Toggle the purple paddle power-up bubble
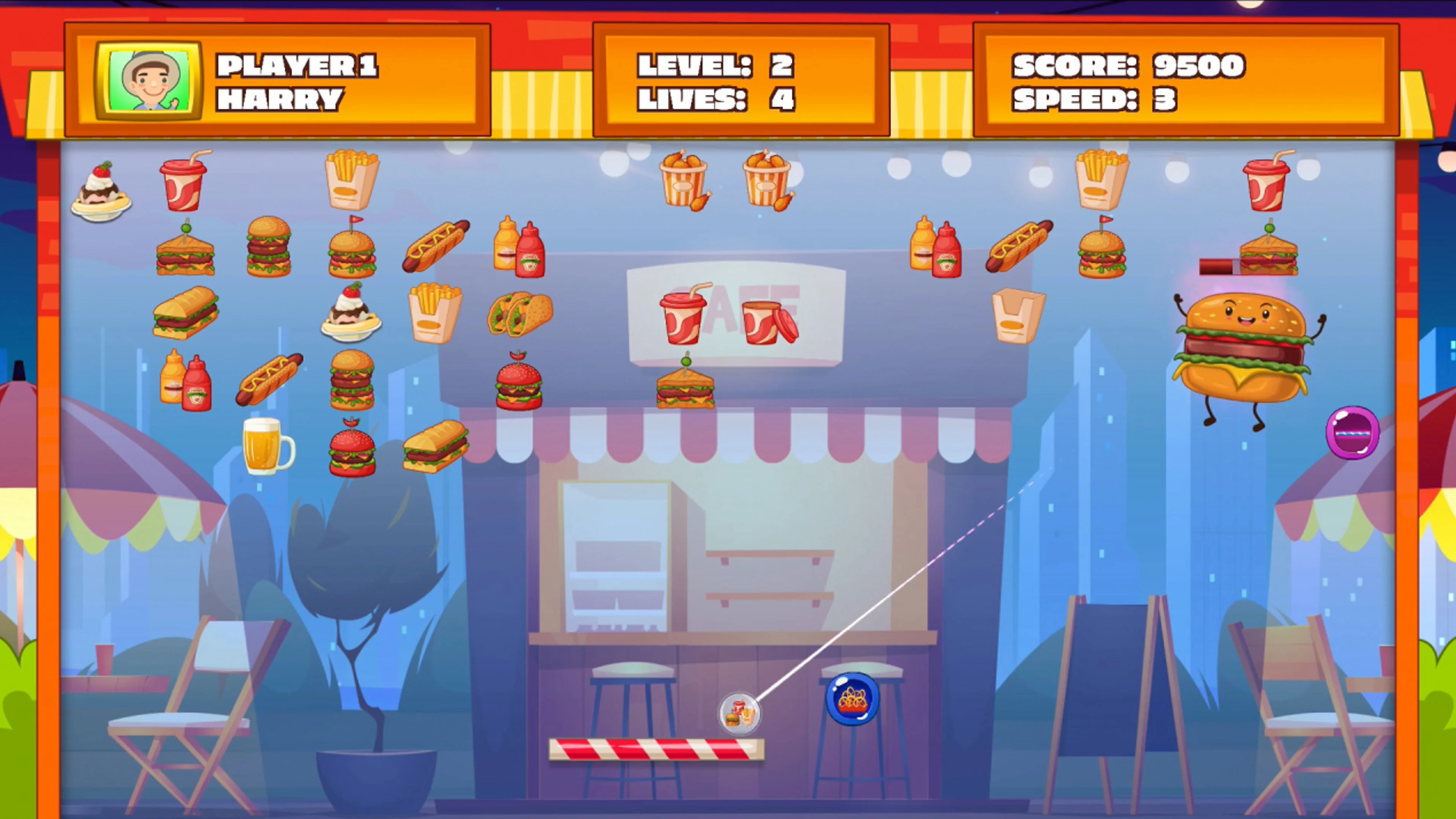 coord(1352,432)
